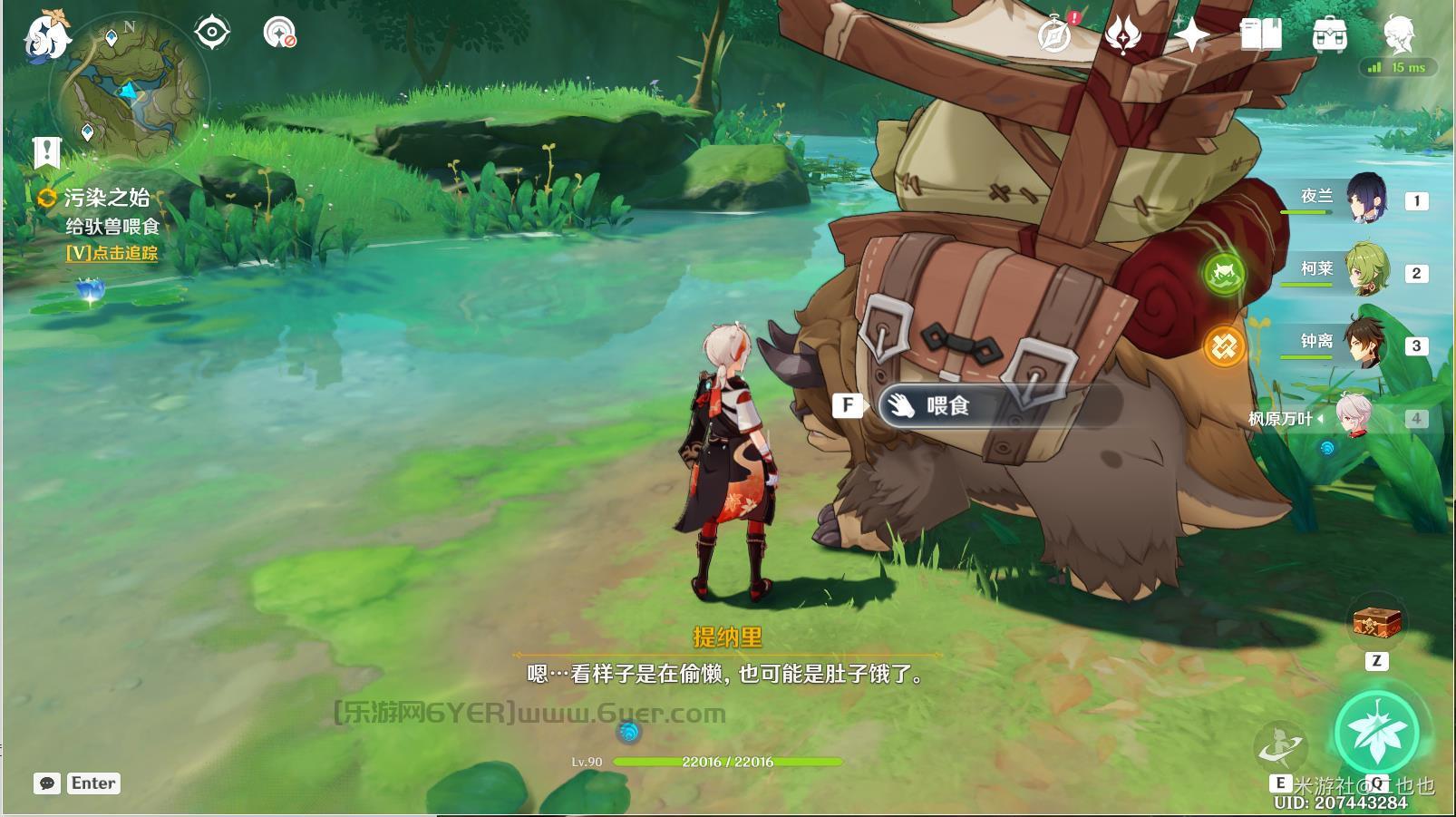This screenshot has height=817, width=1456.
Task: Track the 污染之始 quest
Action: (x=112, y=253)
